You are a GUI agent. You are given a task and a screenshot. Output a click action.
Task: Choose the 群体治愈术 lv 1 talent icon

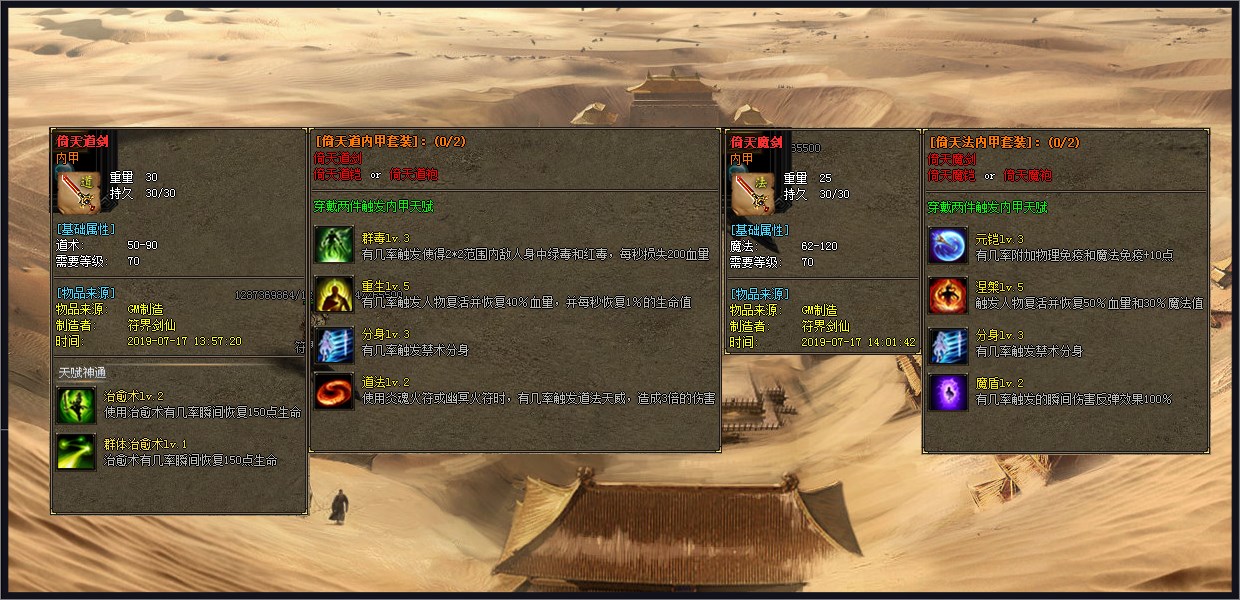[76, 452]
